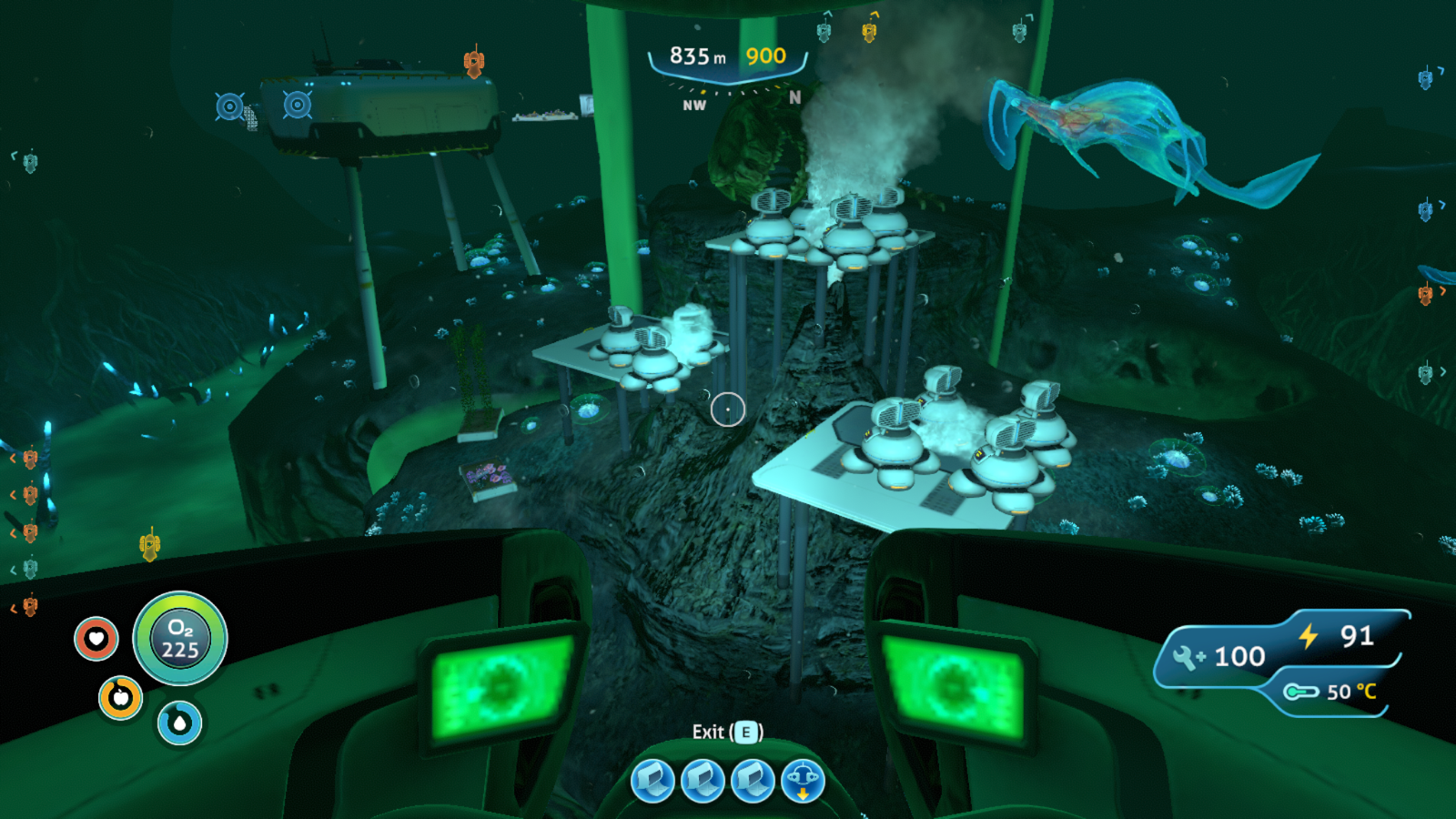
Task: Select the depth module quickslot with yellow arrow
Action: pos(802,781)
